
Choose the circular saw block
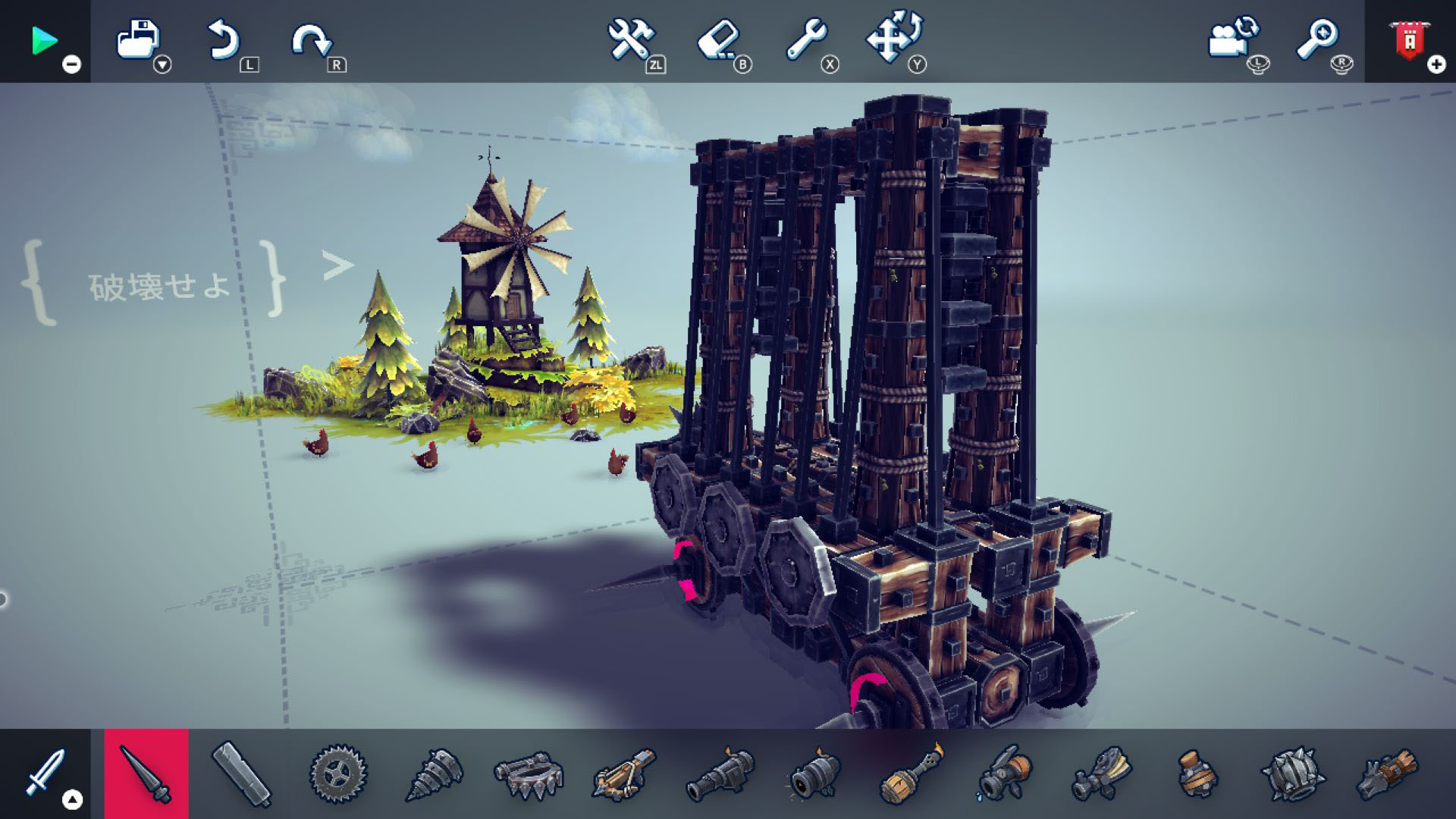tap(338, 773)
